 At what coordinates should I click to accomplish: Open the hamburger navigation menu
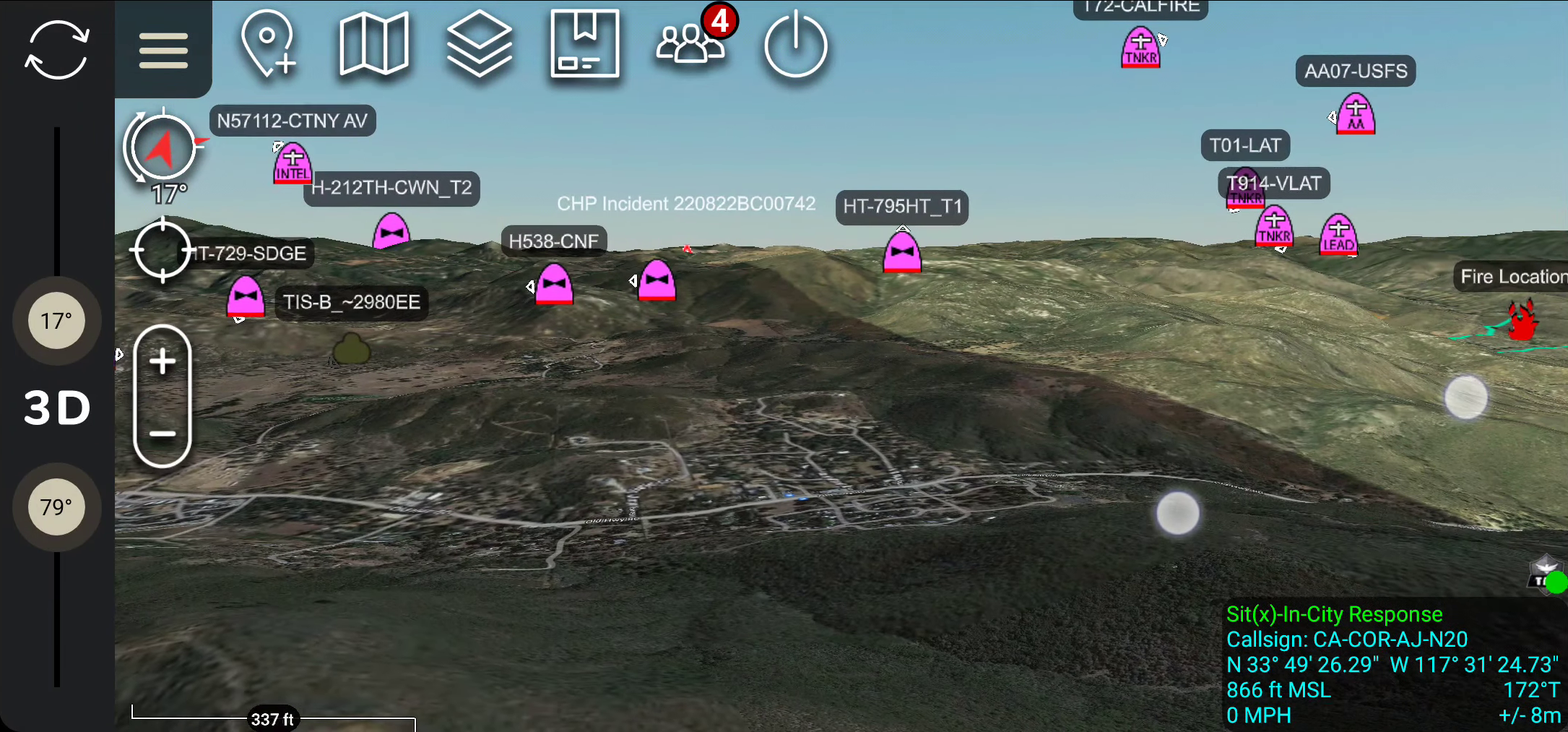pyautogui.click(x=163, y=51)
